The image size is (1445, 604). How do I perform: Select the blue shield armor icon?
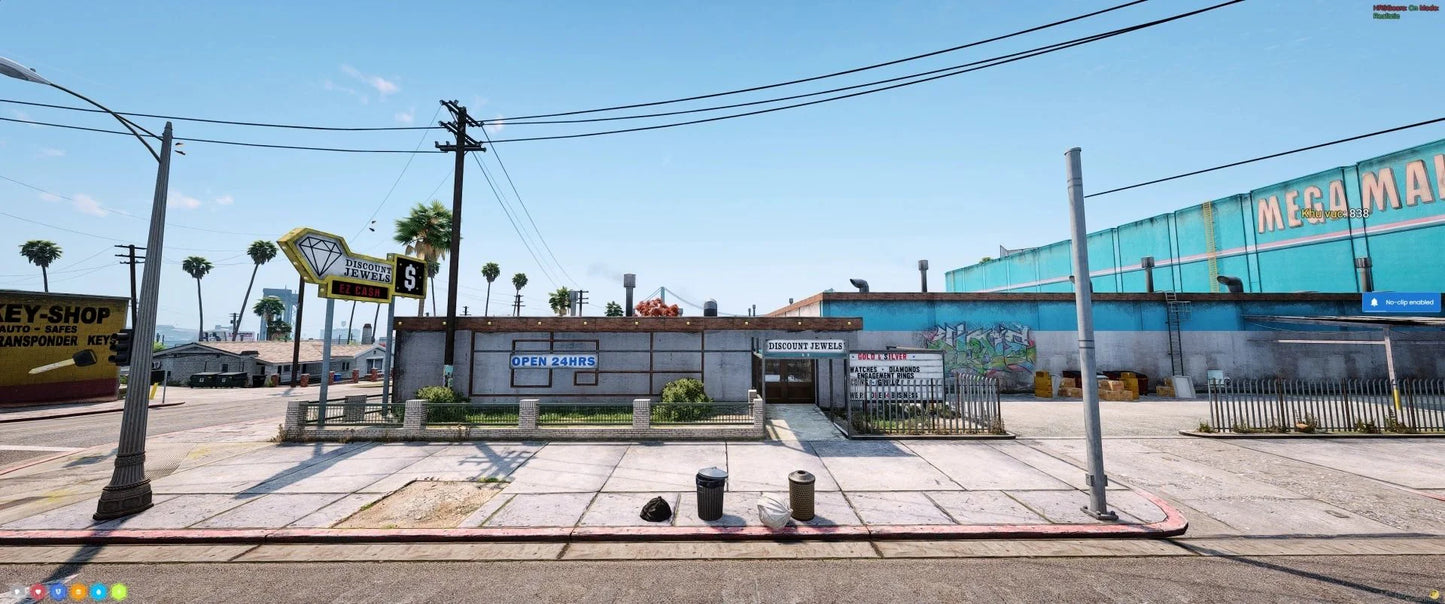click(x=58, y=592)
